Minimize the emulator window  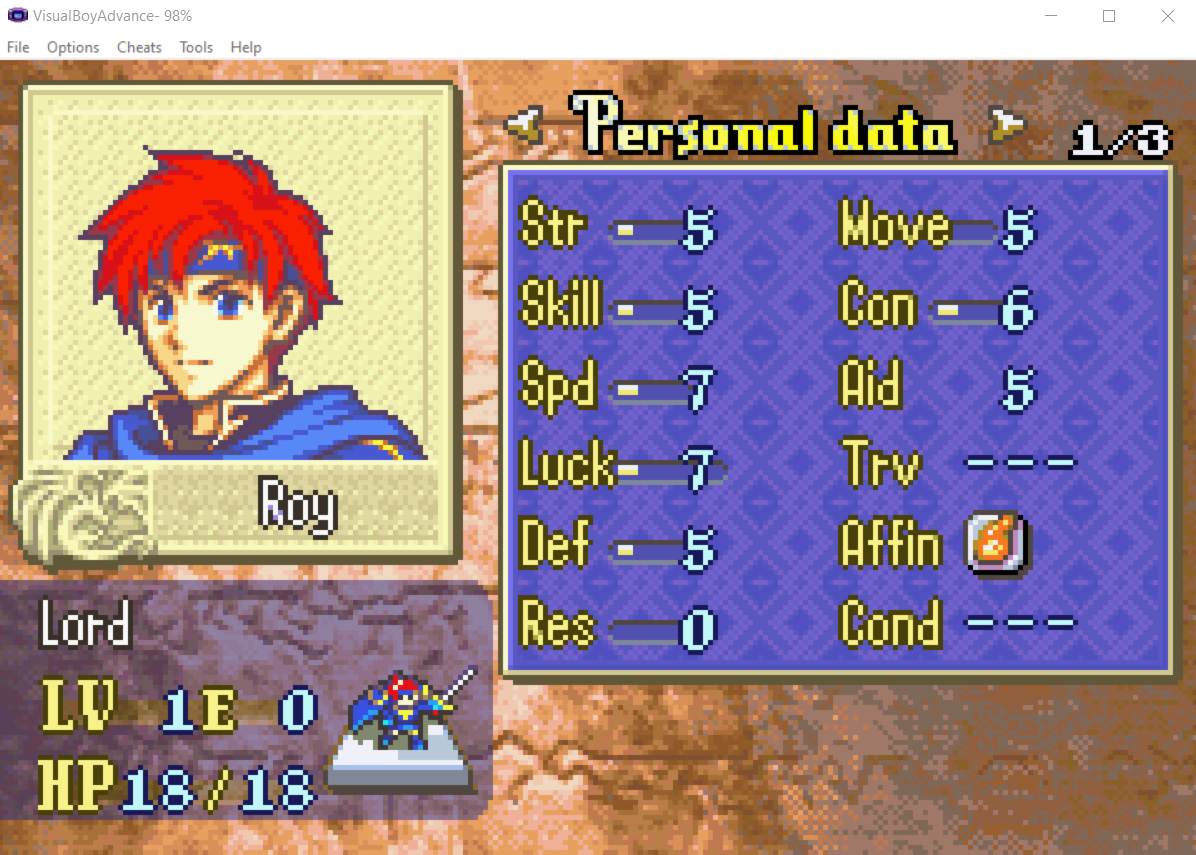pos(1050,16)
